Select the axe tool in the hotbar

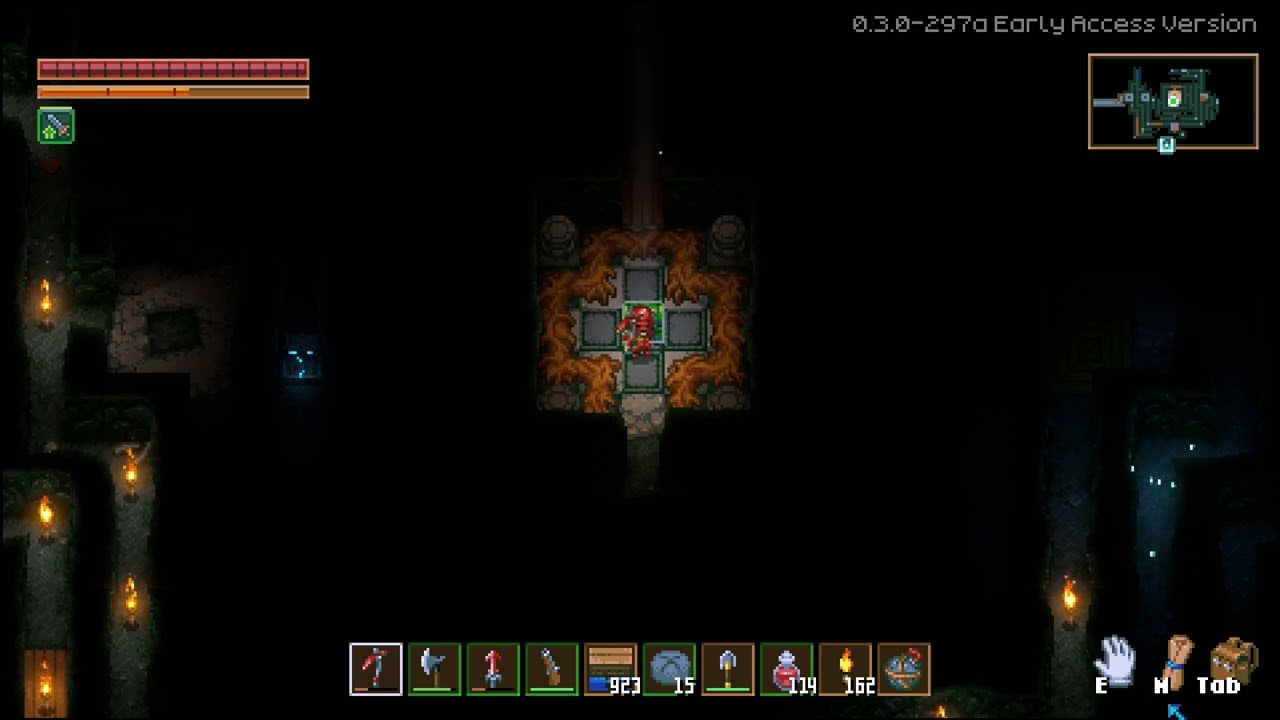click(x=431, y=668)
